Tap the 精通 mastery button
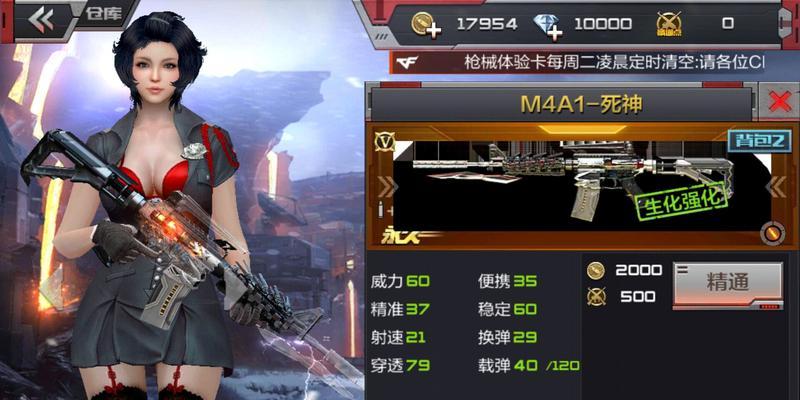The width and height of the screenshot is (800, 400). [727, 282]
